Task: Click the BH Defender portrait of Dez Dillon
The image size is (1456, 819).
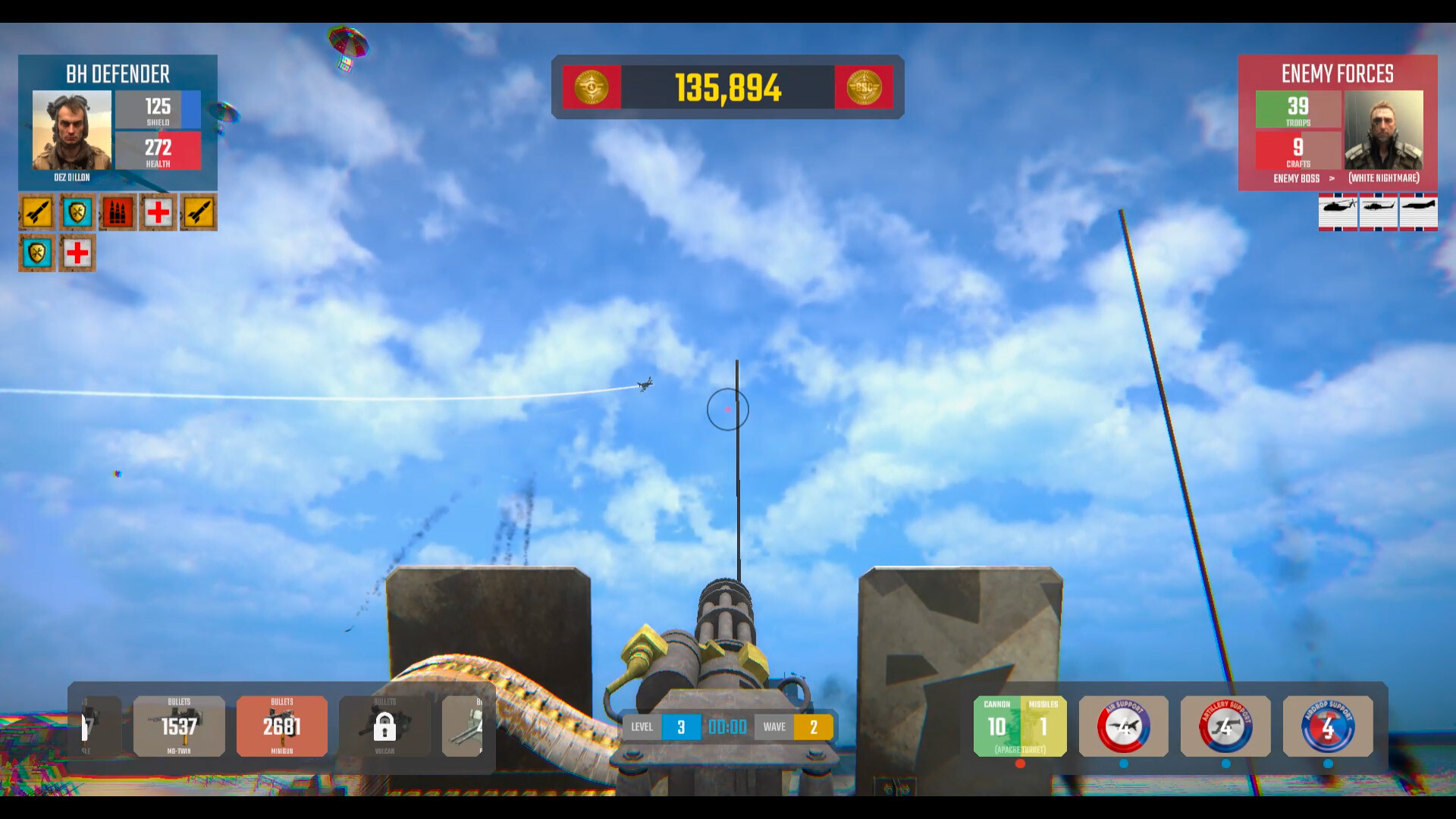Action: point(71,129)
